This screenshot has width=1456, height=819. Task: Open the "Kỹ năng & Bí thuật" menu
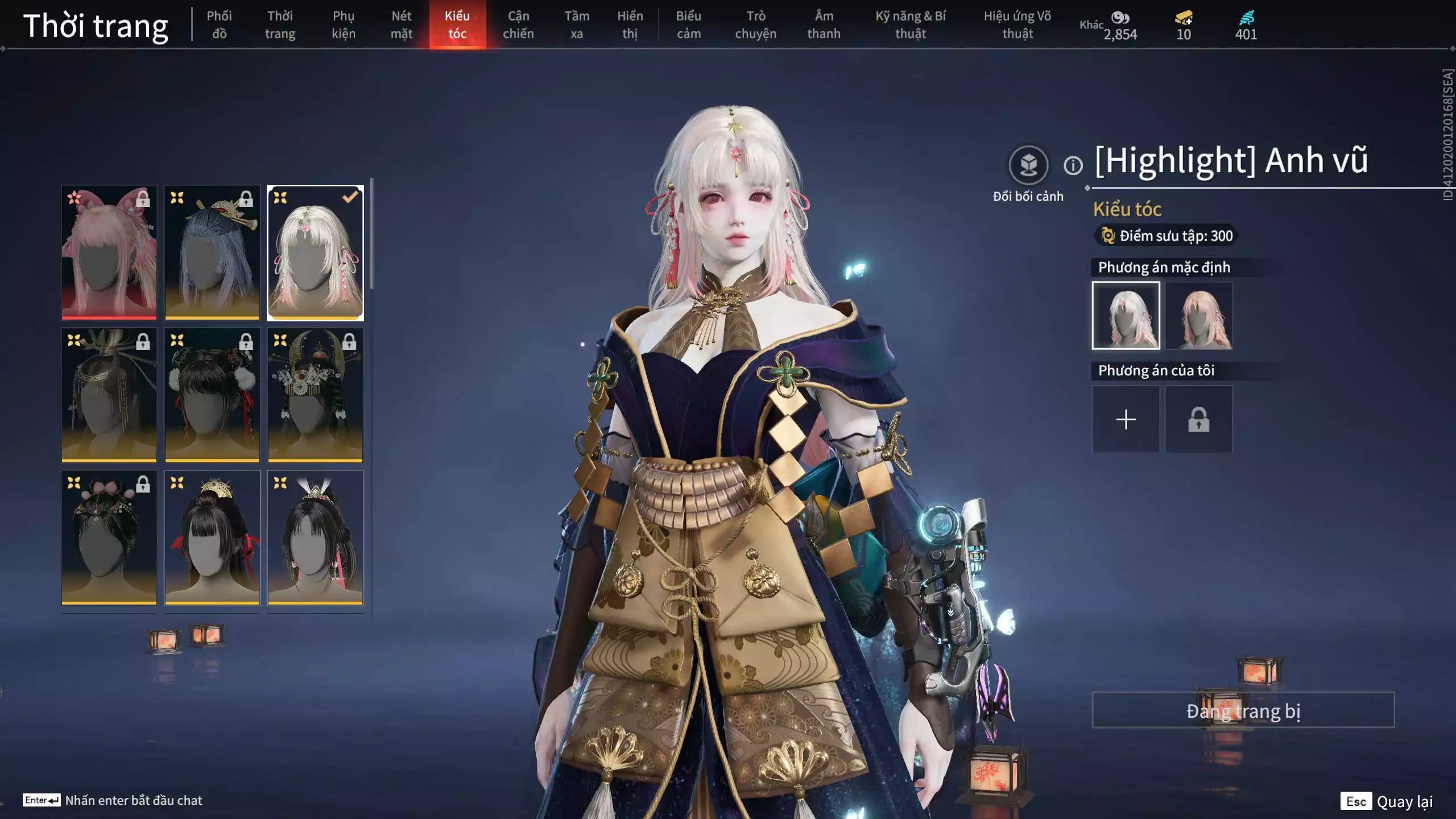coord(910,25)
